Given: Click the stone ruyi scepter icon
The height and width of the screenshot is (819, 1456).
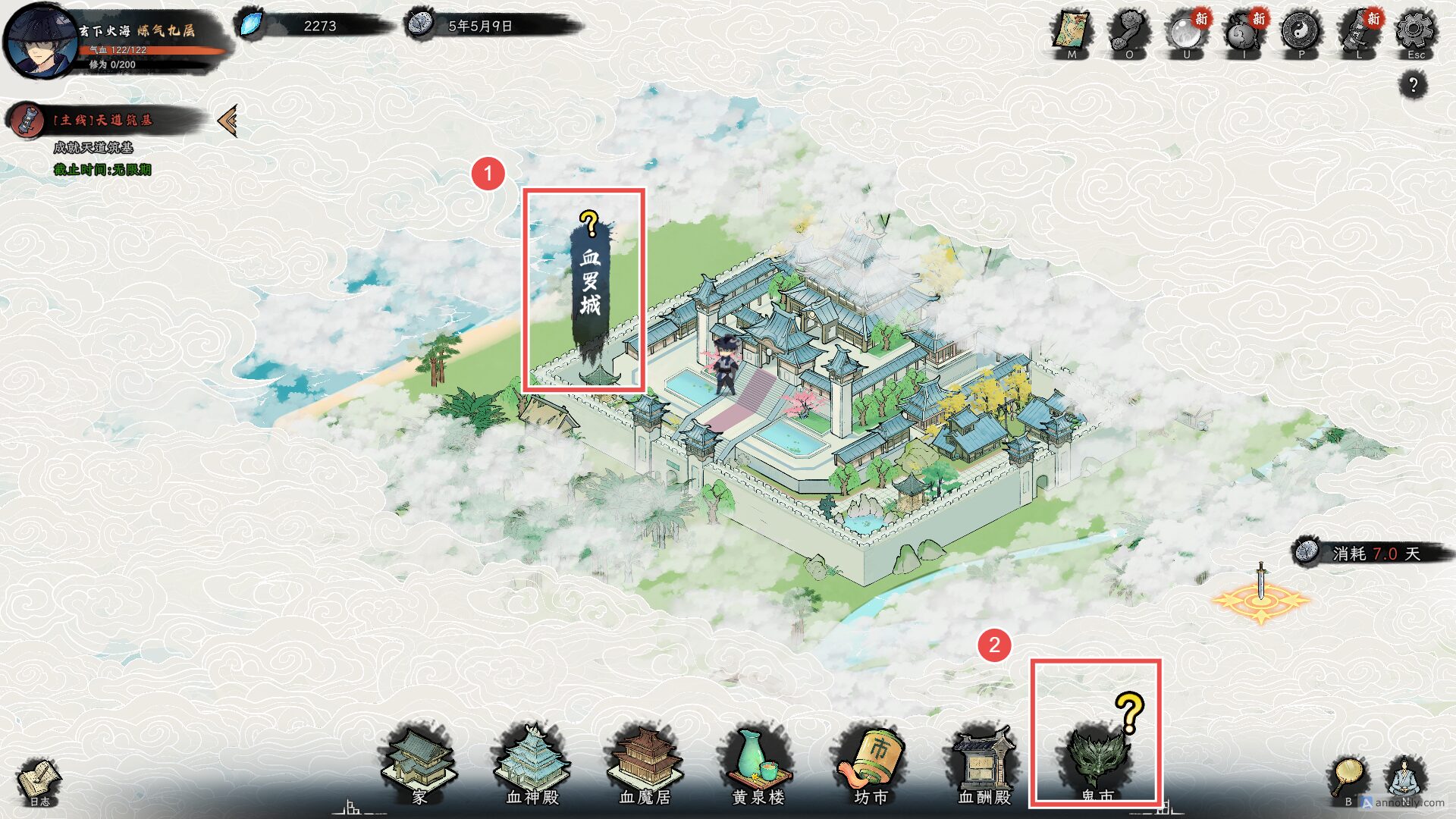Looking at the screenshot, I should [1128, 33].
